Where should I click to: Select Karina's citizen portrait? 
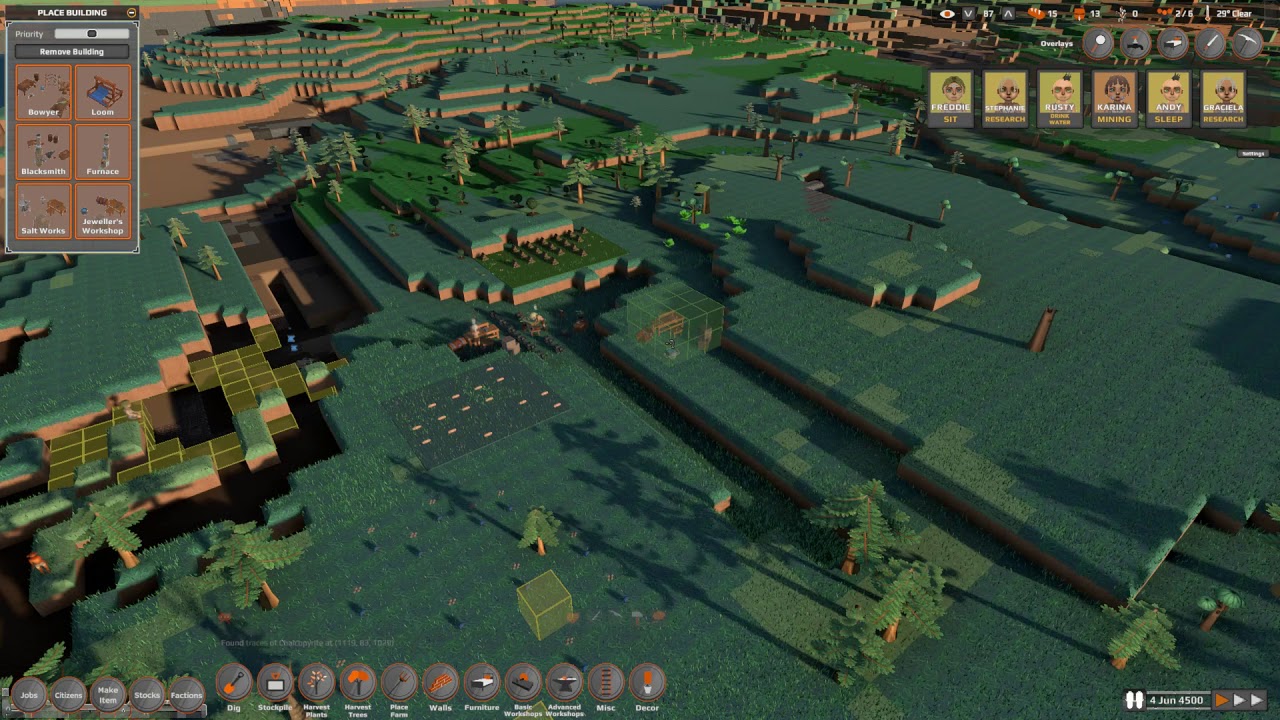point(1114,98)
